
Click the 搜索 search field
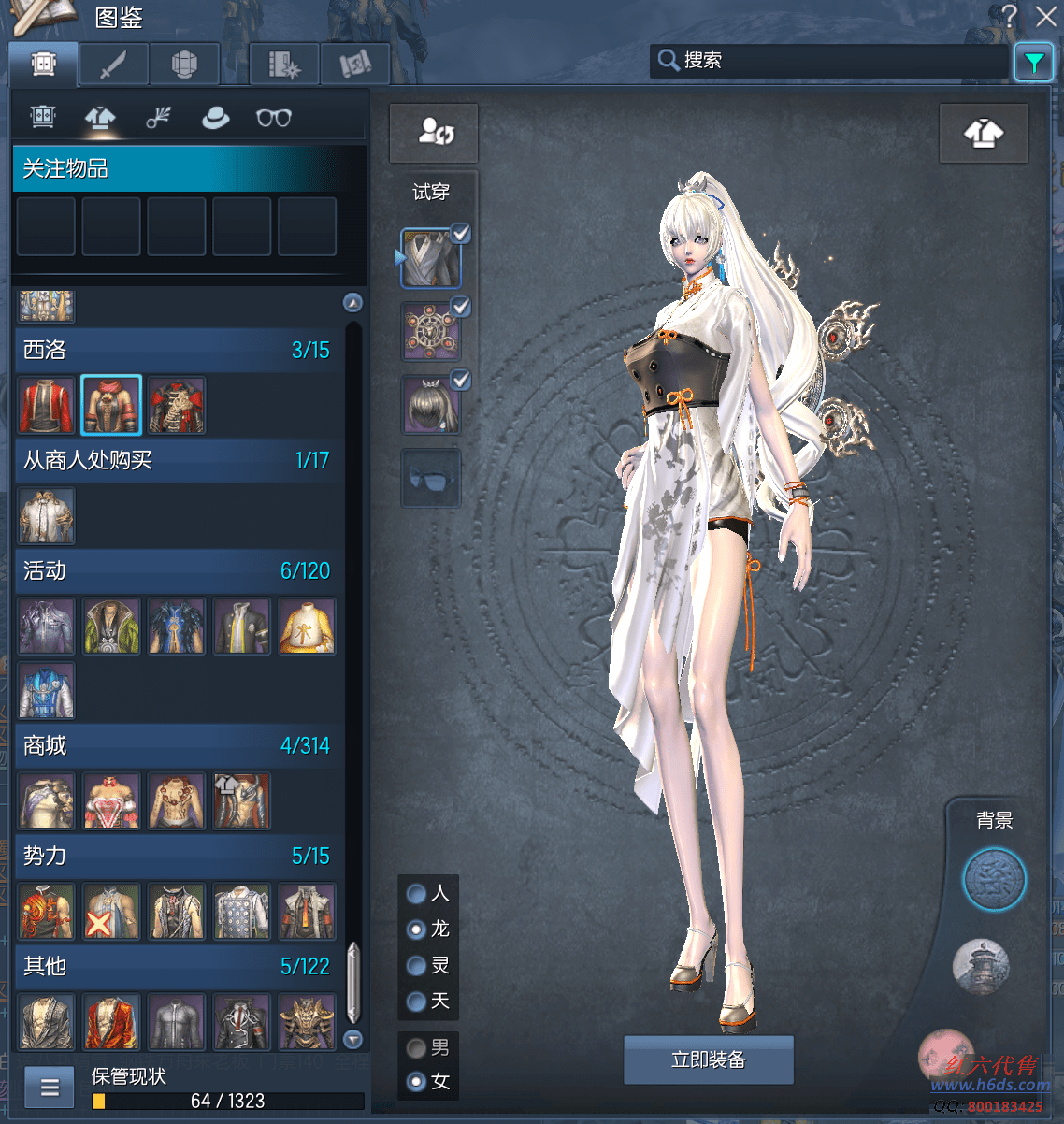(832, 61)
